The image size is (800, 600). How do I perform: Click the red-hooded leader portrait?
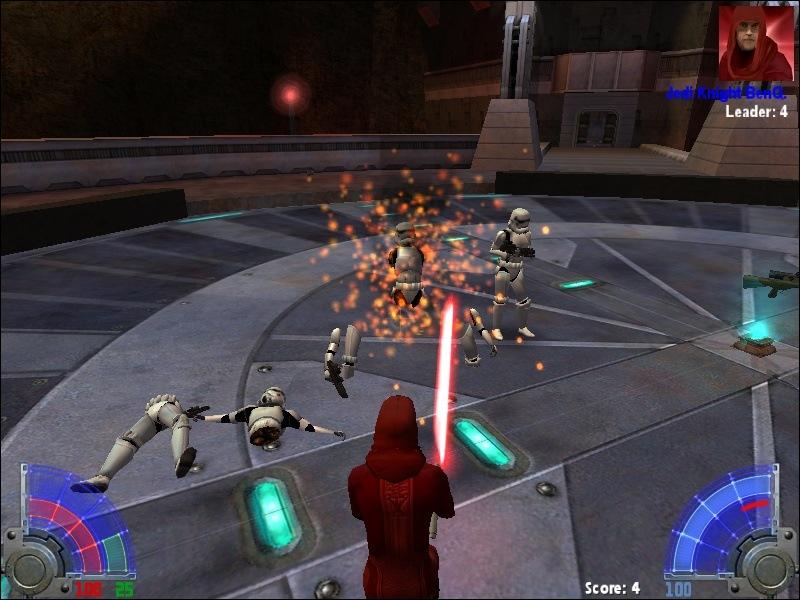click(755, 43)
